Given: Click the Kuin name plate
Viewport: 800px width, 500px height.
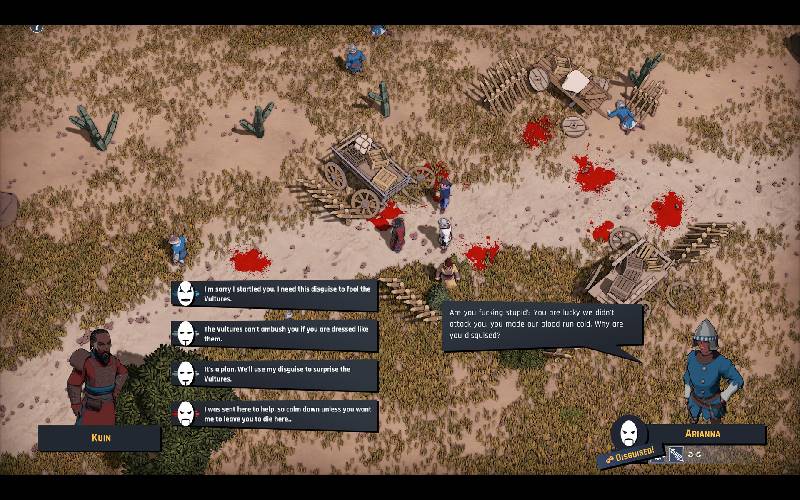Looking at the screenshot, I should tap(99, 438).
